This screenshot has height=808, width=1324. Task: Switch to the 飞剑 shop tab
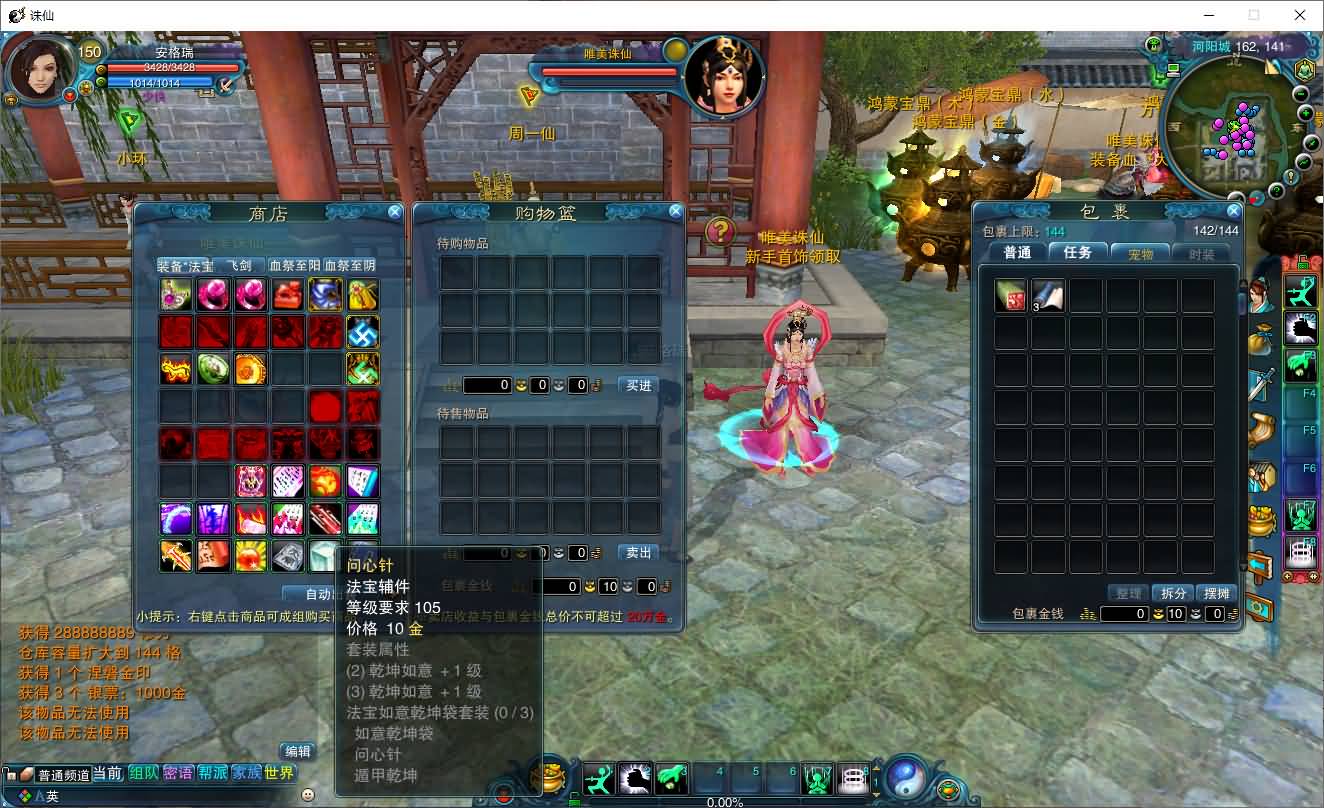(239, 266)
